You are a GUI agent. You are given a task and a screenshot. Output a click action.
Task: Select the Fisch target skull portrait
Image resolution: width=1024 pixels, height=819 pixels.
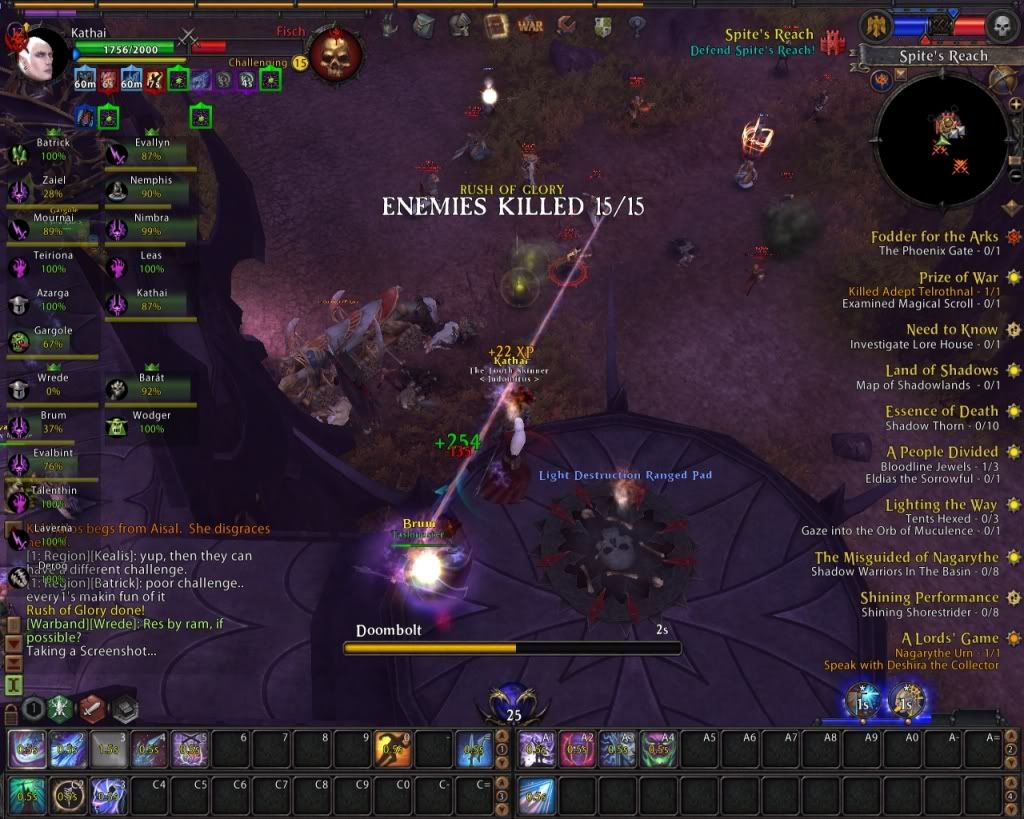tap(335, 55)
